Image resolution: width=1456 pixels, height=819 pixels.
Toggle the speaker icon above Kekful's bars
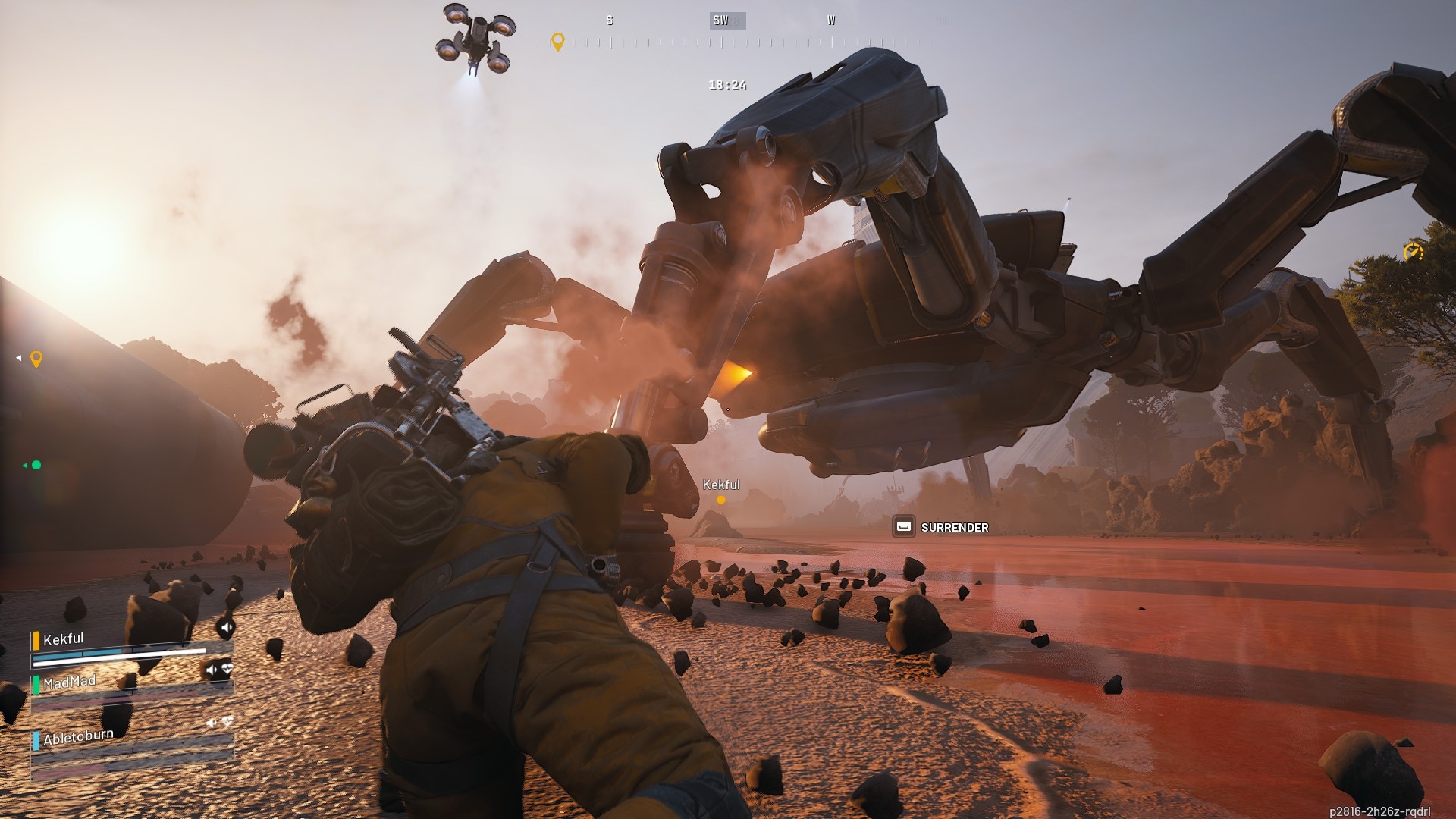[x=226, y=627]
